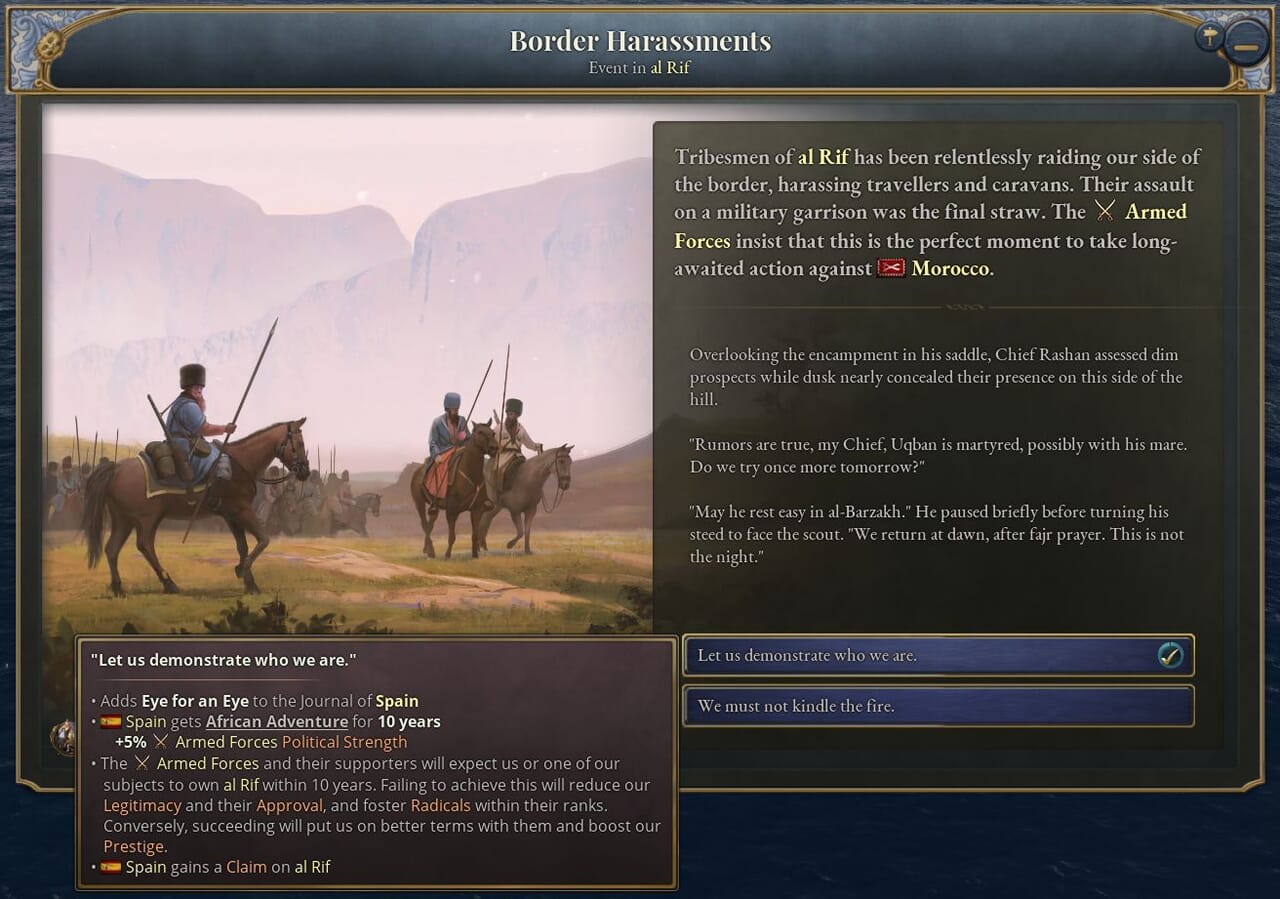Image resolution: width=1280 pixels, height=899 pixels.
Task: Minimize the Border Harassments event window
Action: tap(1246, 46)
